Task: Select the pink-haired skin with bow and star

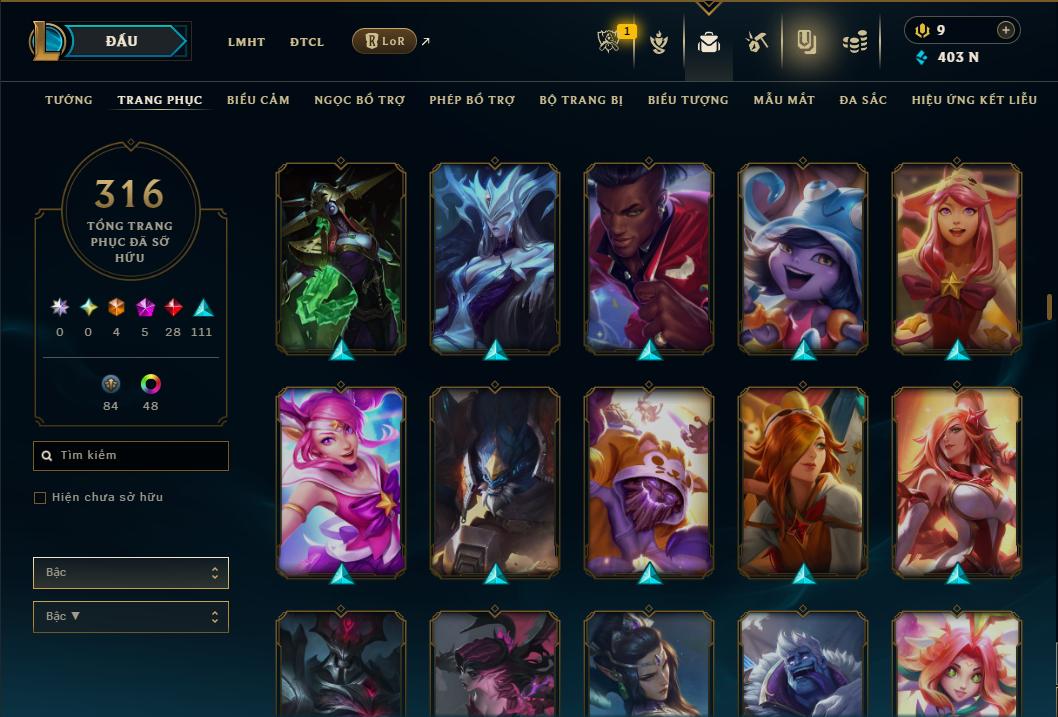Action: [x=957, y=257]
